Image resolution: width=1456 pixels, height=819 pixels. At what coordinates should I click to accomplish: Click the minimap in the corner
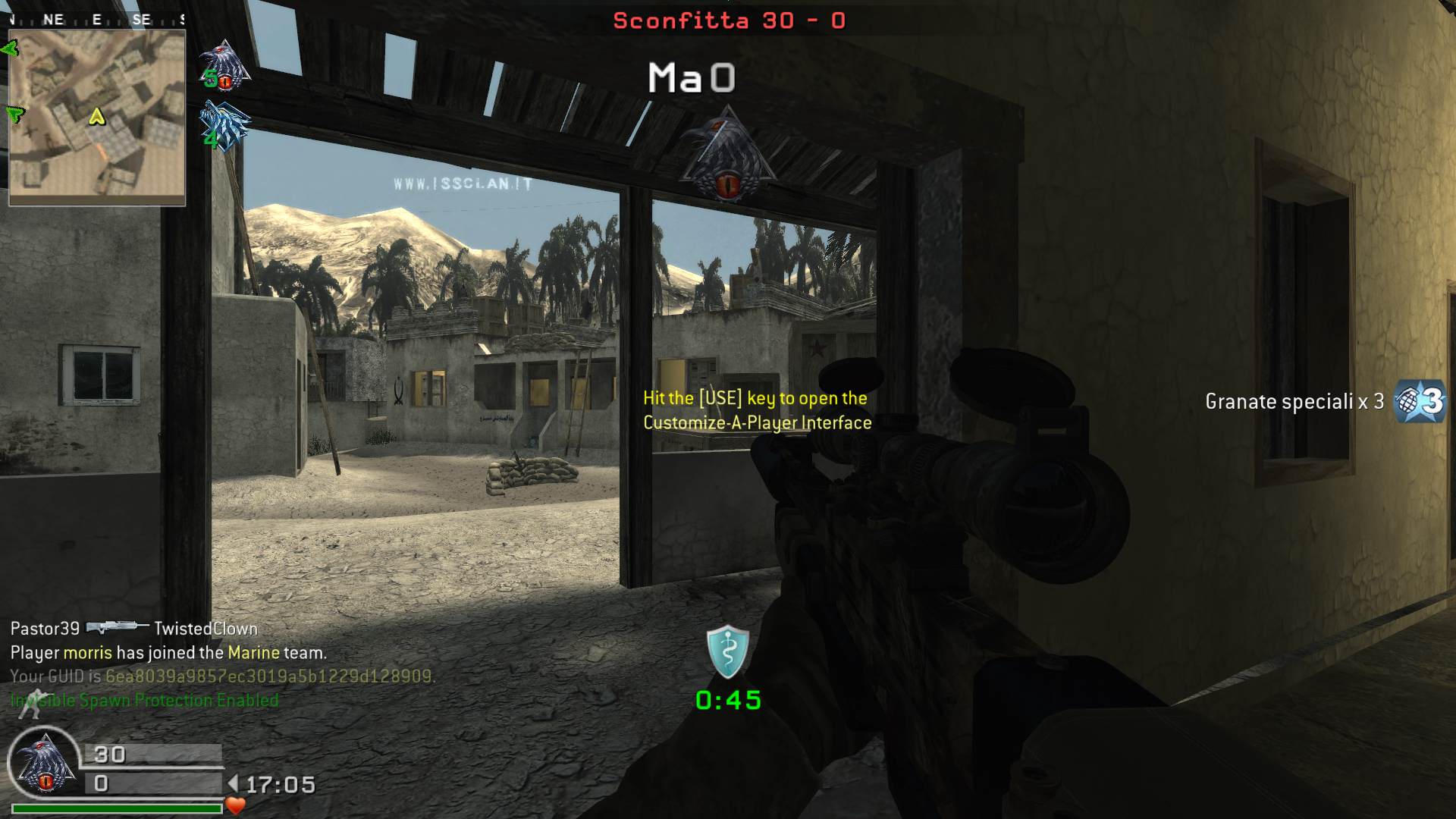pos(97,118)
